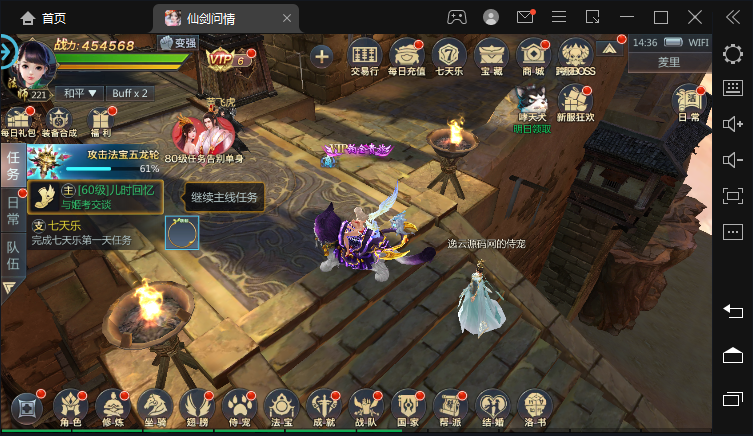Screen dimensions: 753x436
Task: Open the 角色 character menu
Action: click(70, 409)
